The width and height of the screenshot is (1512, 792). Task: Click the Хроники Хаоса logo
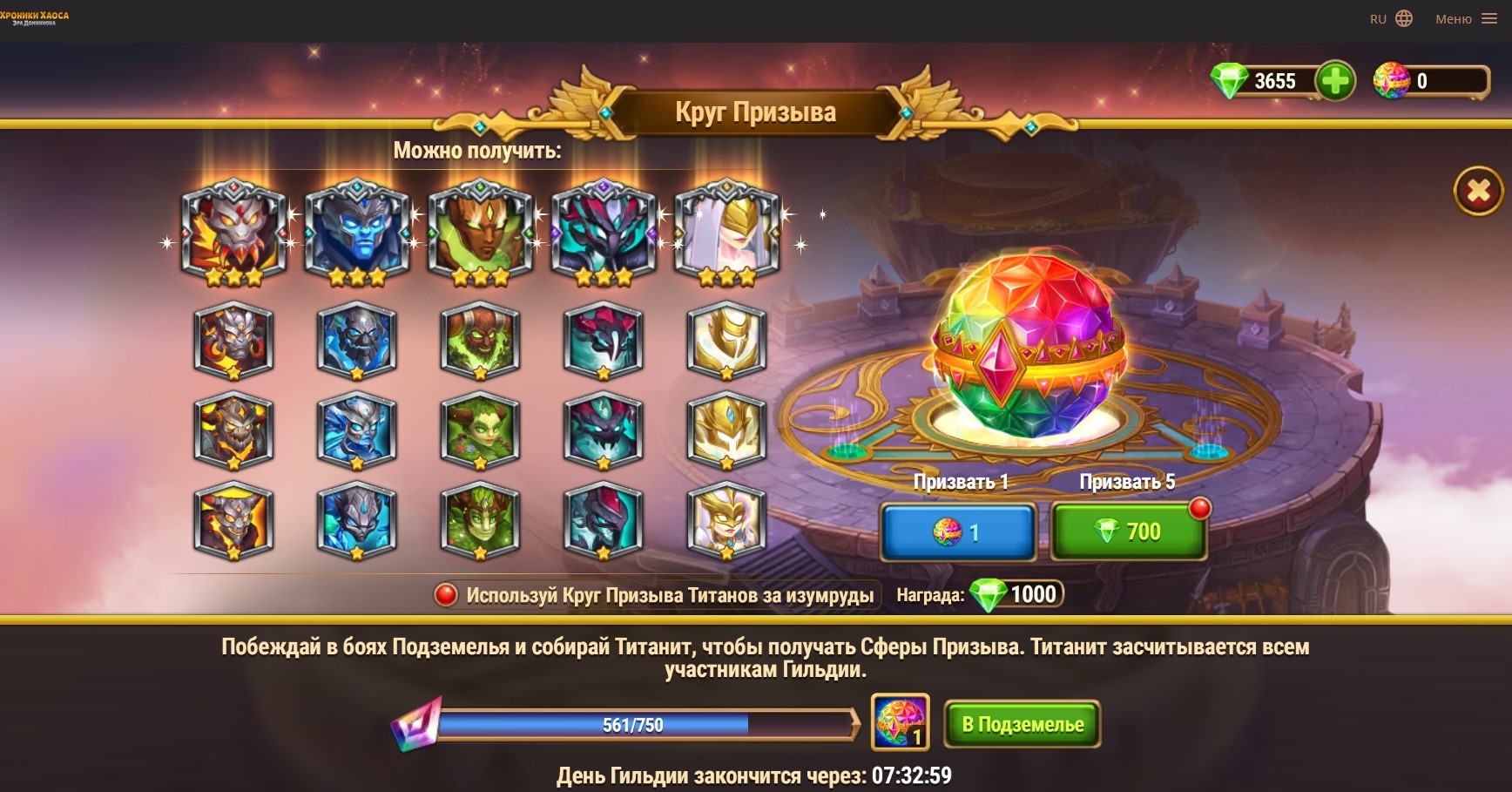(35, 17)
